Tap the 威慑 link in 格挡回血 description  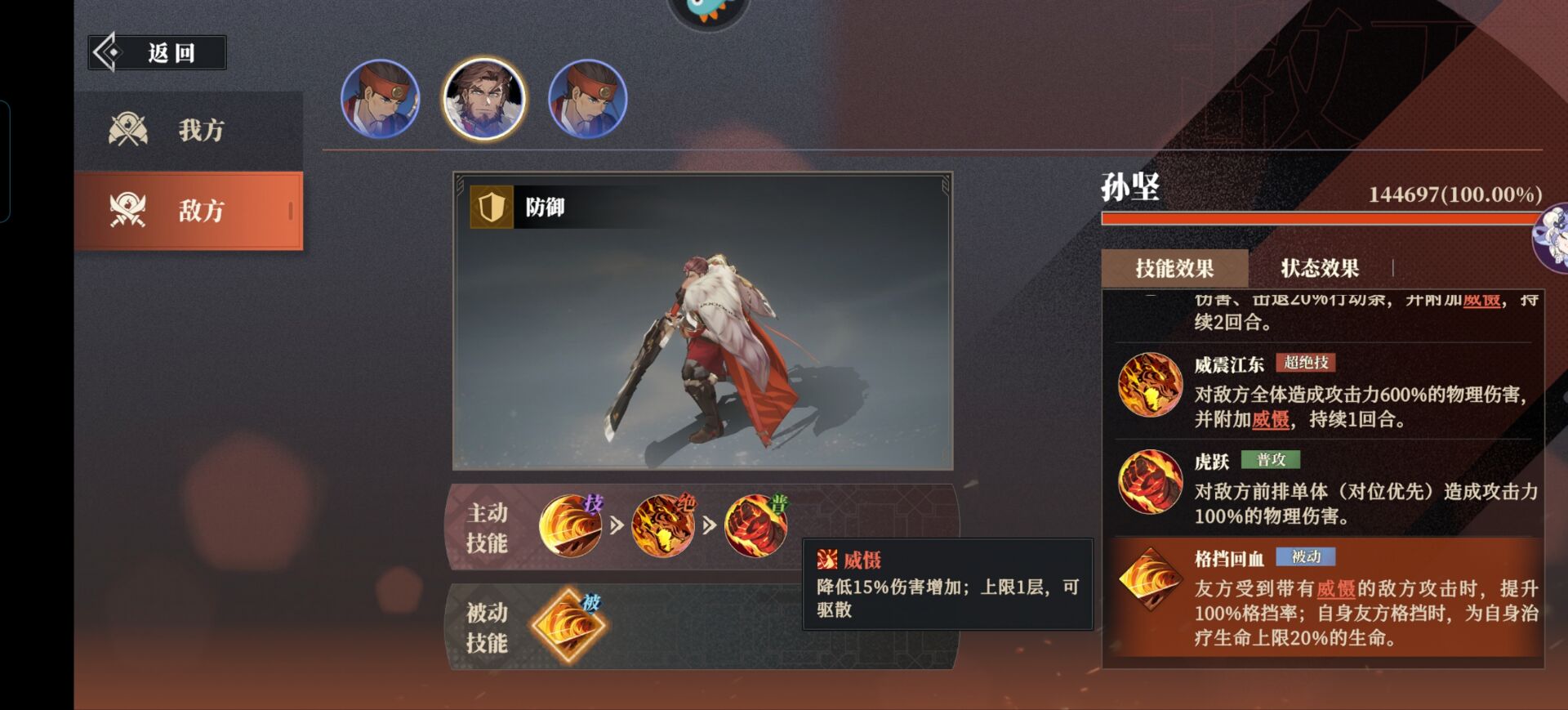[1336, 589]
